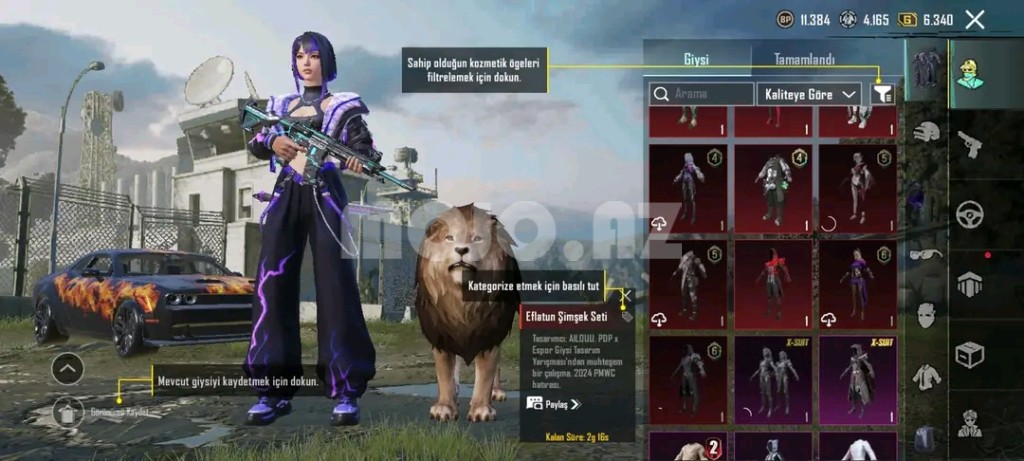1024x461 pixels.
Task: Select the glasses category icon
Action: pos(927,254)
